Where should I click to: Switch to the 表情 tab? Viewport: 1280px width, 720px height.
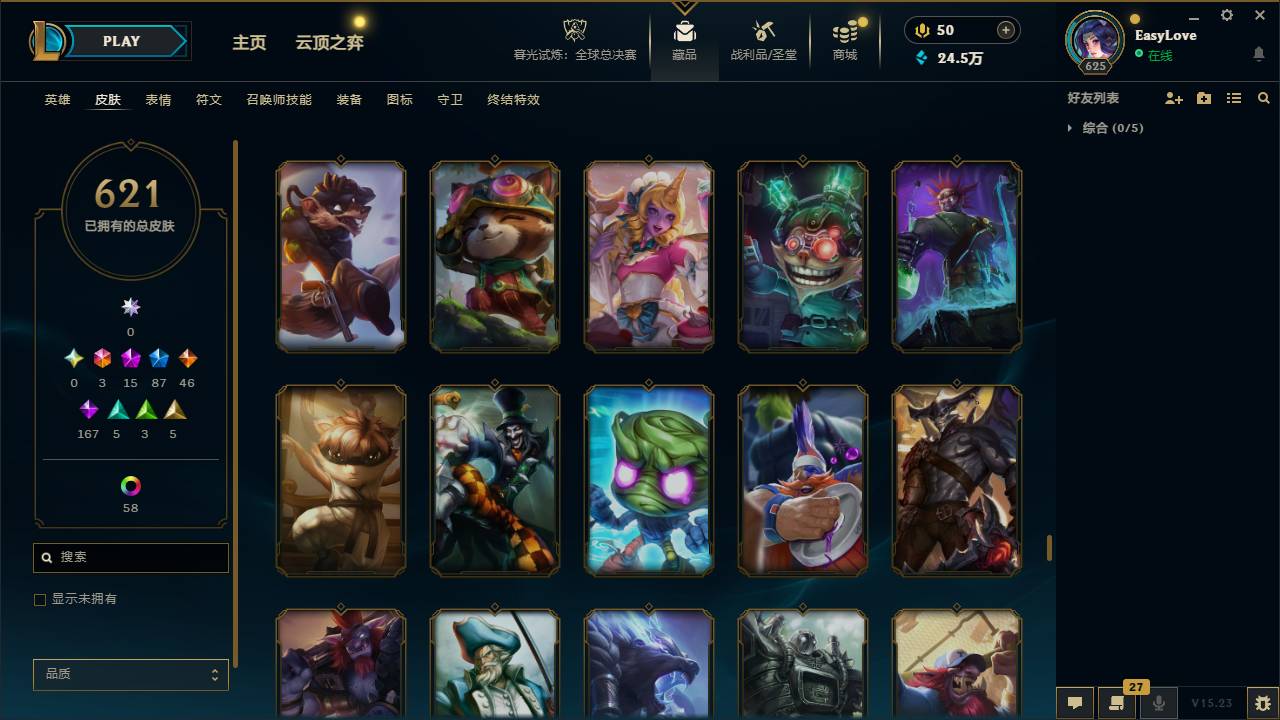(x=158, y=100)
